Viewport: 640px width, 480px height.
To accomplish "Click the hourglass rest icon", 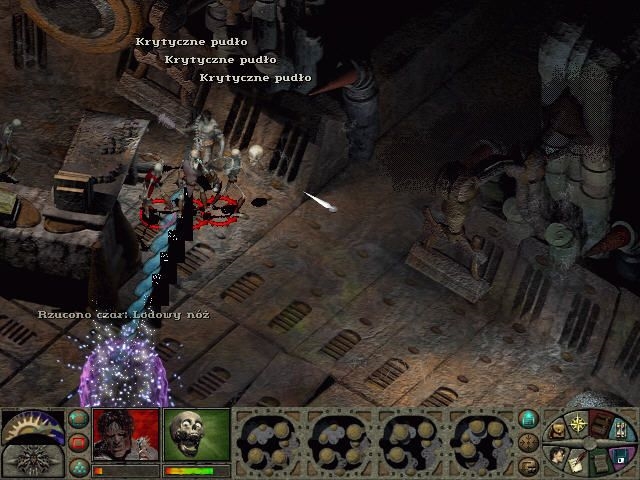I will pyautogui.click(x=620, y=430).
